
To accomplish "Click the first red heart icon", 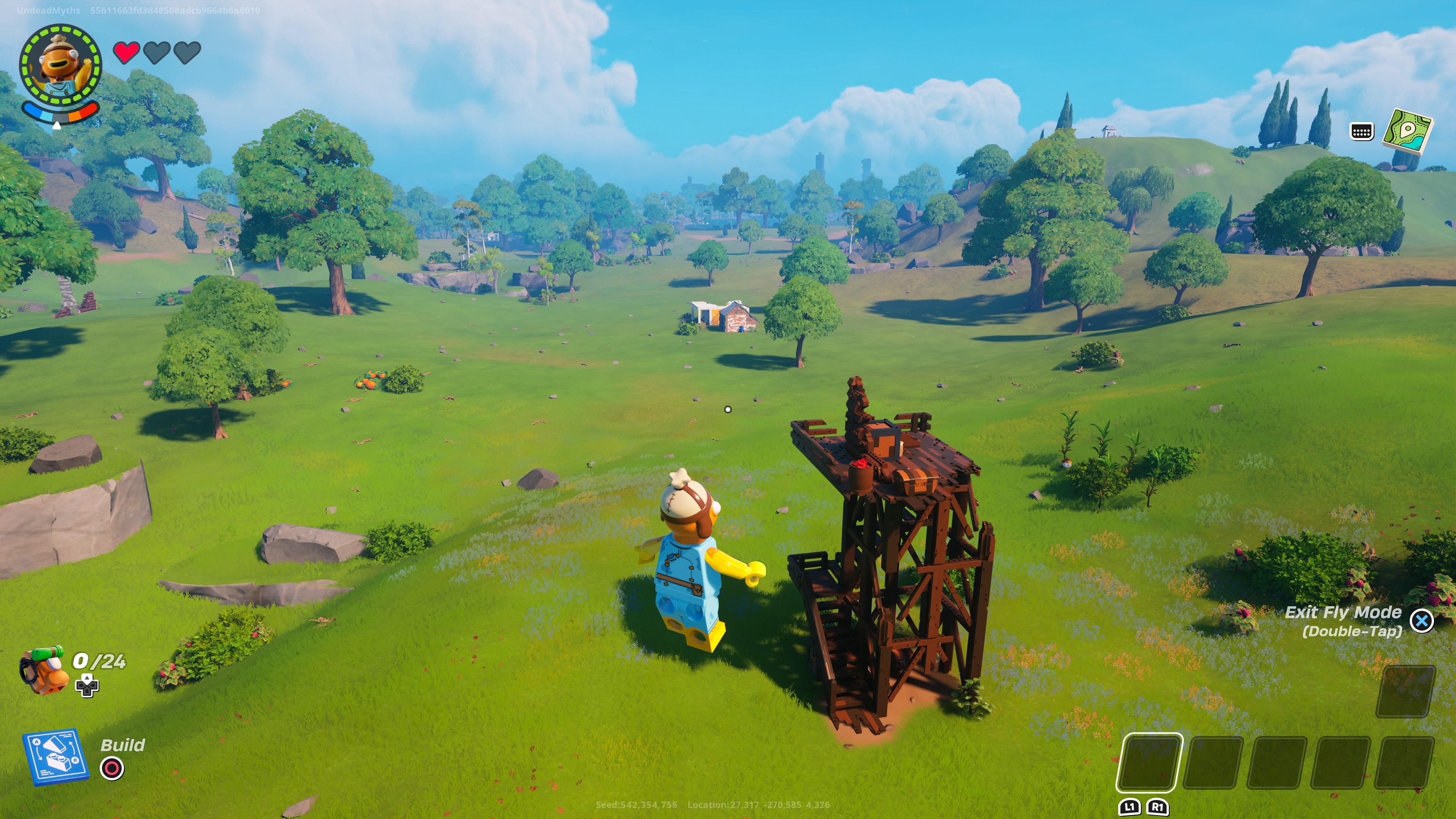I will click(x=126, y=53).
